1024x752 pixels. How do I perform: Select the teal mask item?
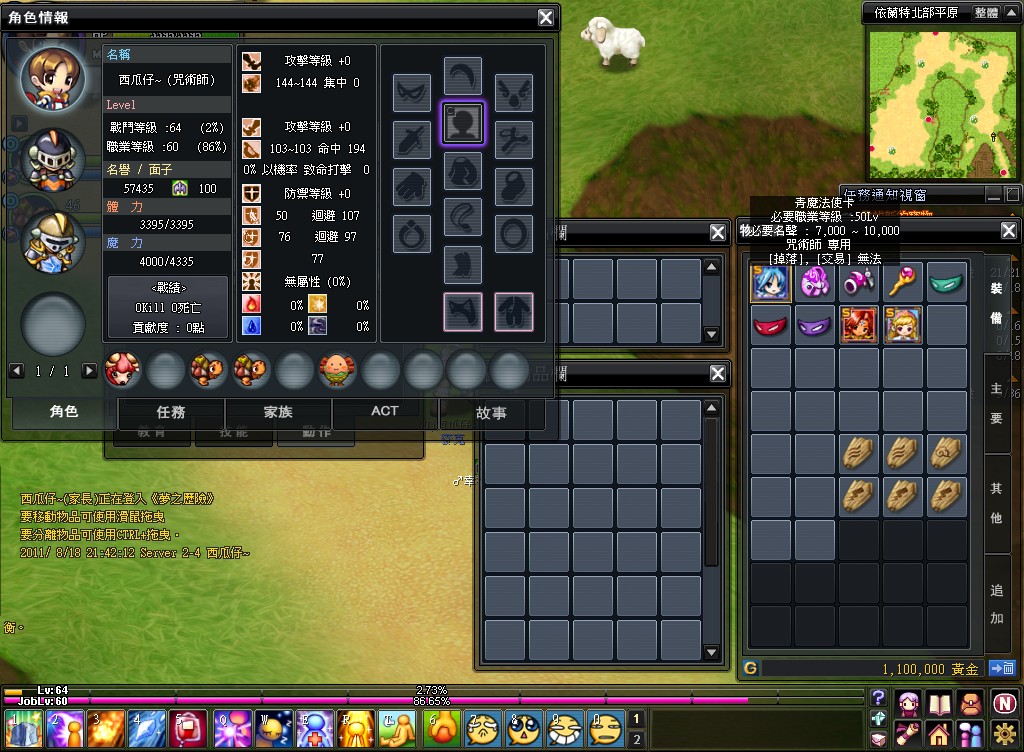pos(947,282)
